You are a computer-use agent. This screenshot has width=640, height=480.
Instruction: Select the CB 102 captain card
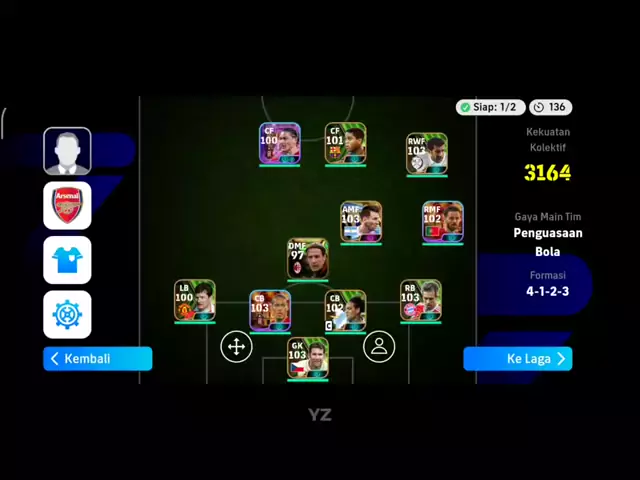345,311
